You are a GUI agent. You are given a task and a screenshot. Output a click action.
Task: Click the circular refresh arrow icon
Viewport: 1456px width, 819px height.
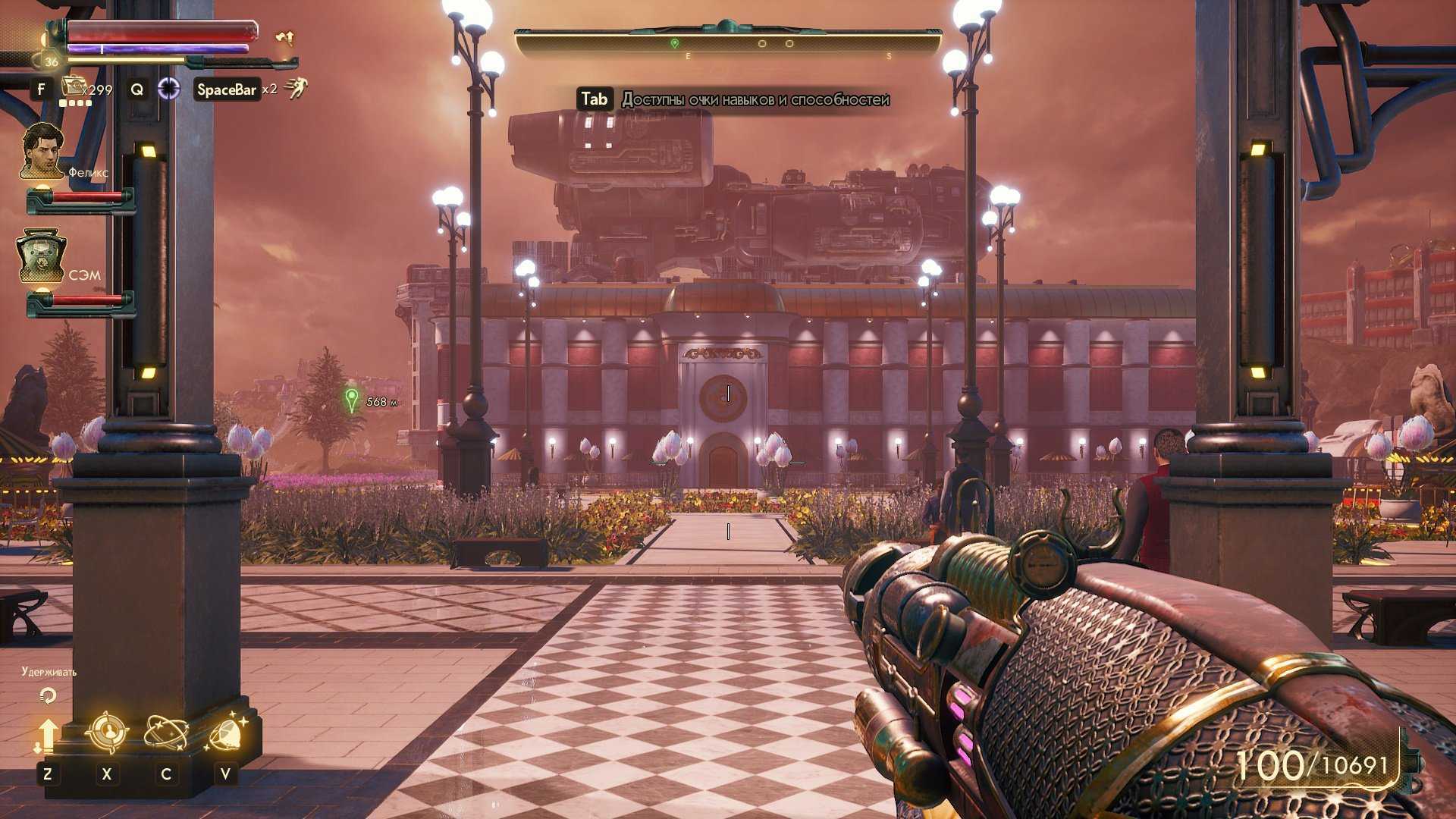[48, 695]
